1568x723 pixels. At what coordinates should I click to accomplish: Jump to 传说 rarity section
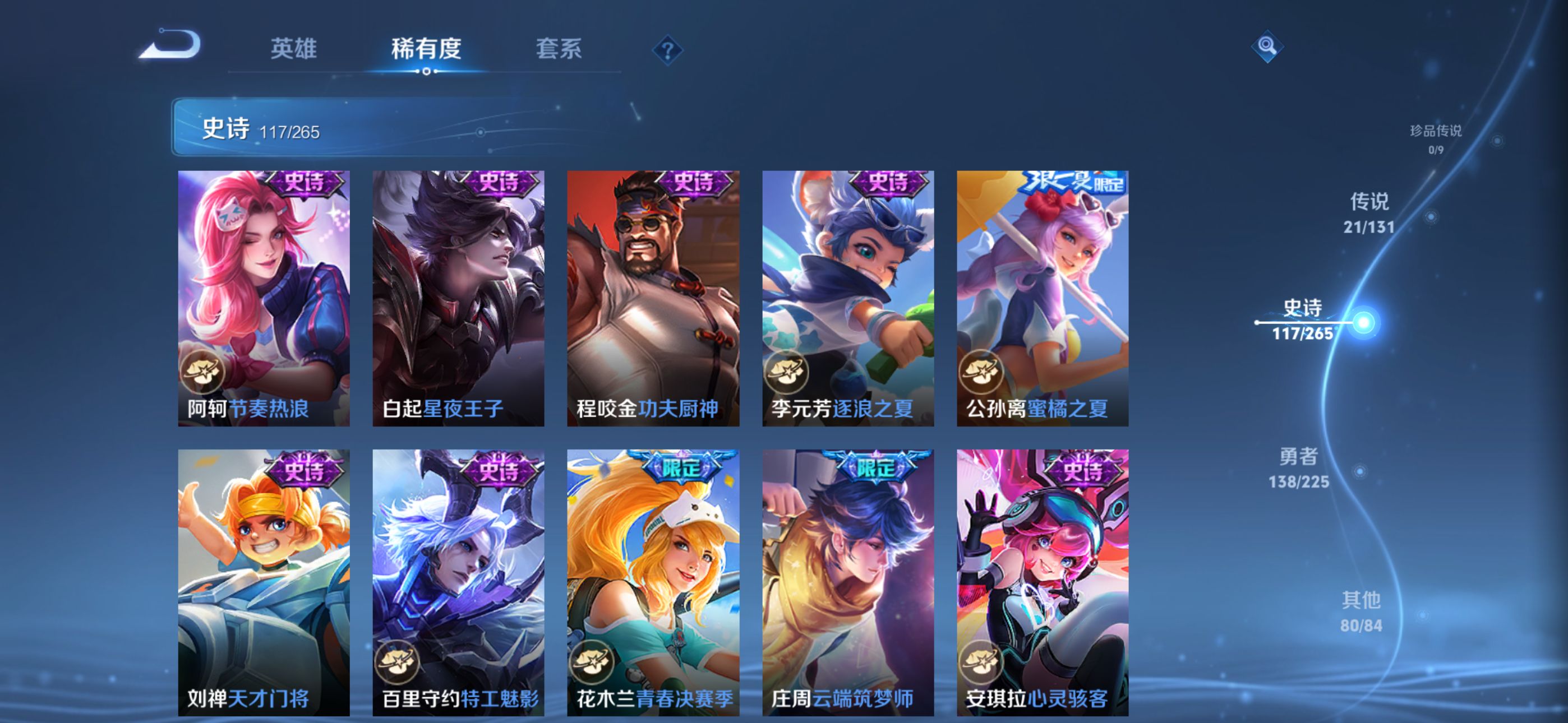click(x=1369, y=212)
